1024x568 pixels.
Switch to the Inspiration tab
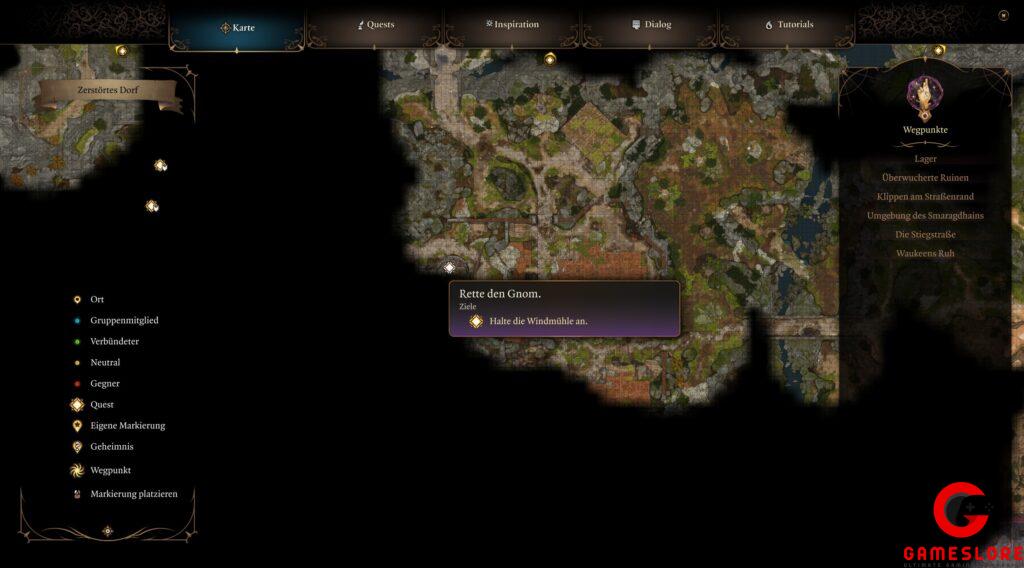coord(512,25)
